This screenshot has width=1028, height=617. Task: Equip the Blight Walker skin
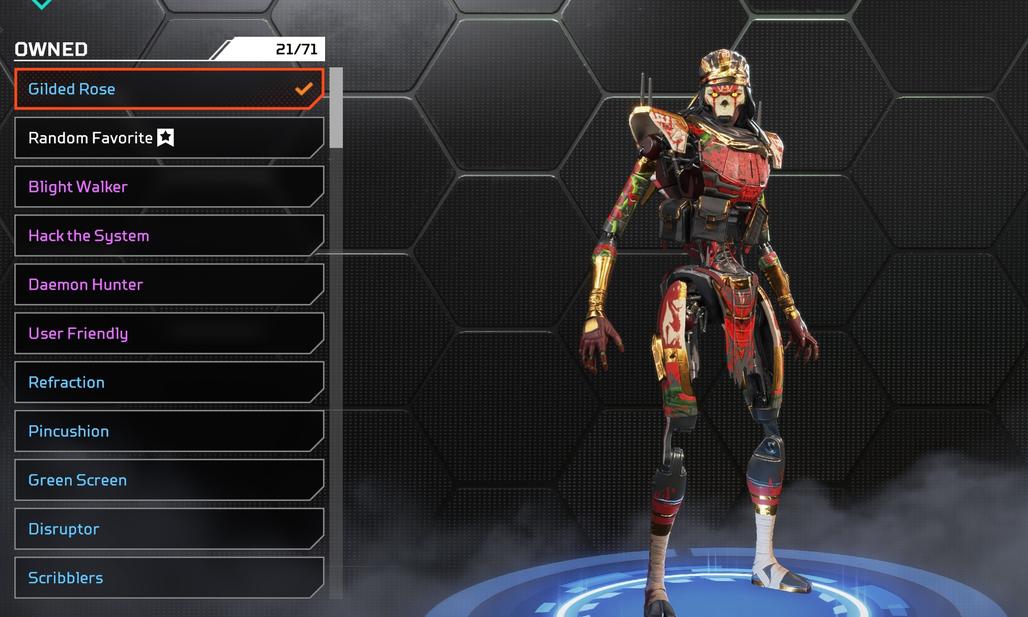[169, 187]
